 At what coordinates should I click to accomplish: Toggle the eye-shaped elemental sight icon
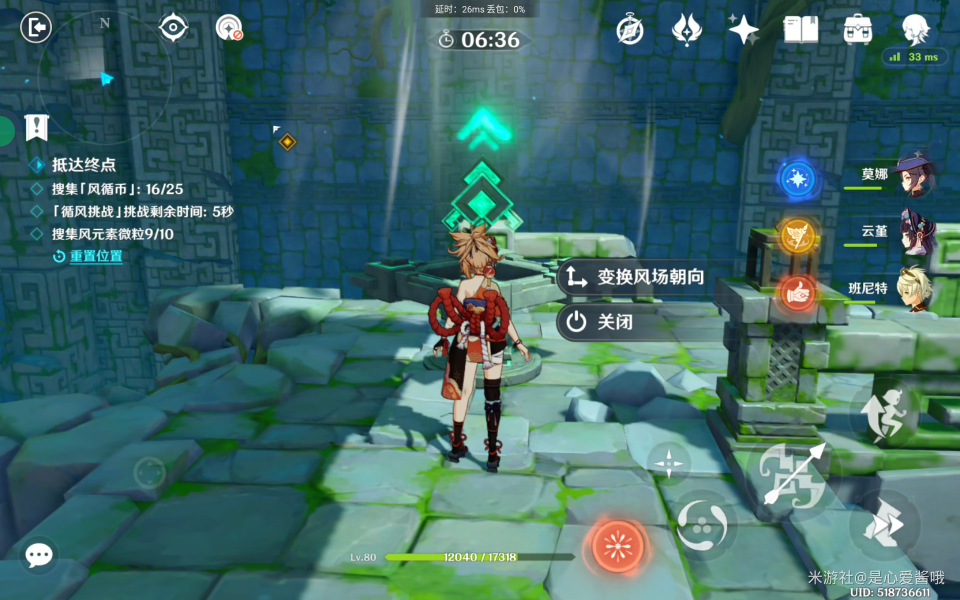tap(174, 28)
